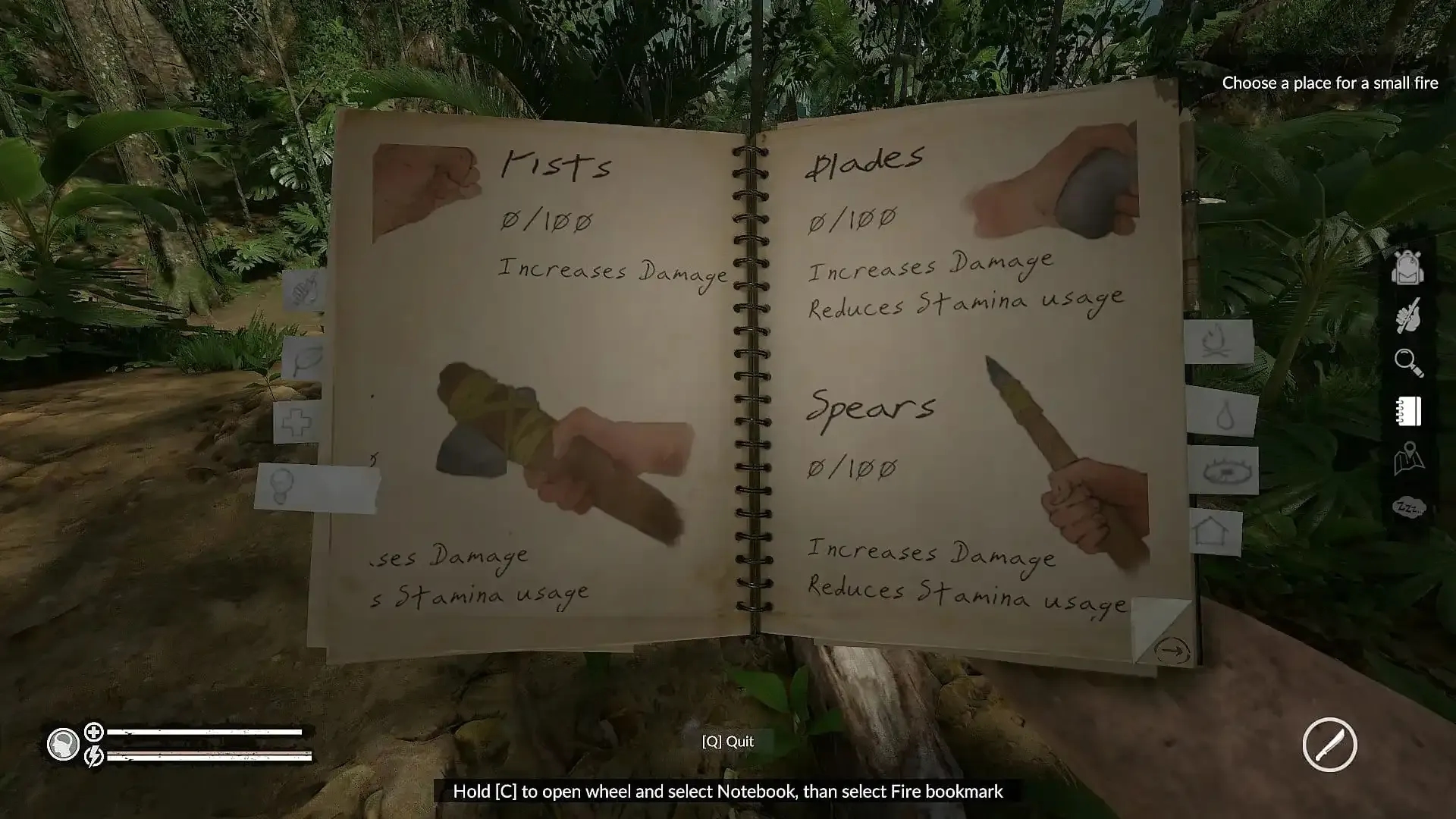Open the backpack from the side wheel
Screen dimensions: 1456x819
[1407, 268]
